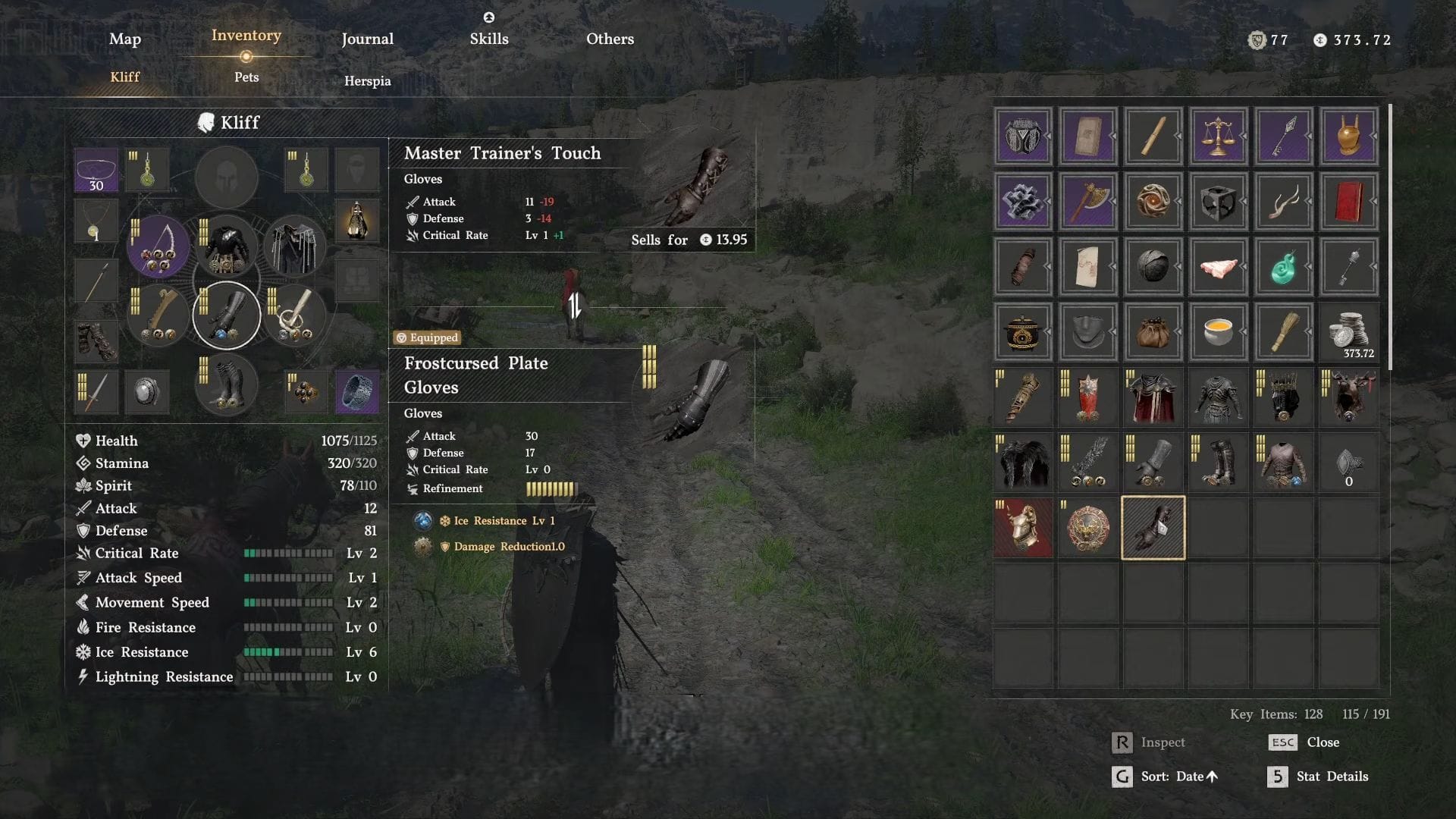Select the red book item

coord(1348,202)
